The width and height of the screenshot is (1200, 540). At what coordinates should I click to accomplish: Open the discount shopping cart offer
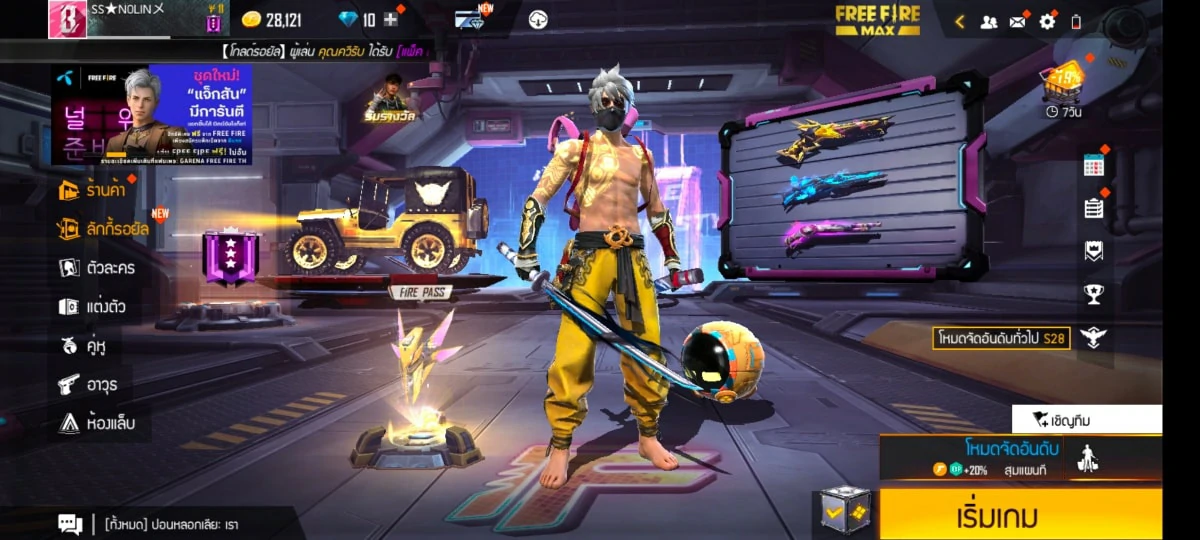1062,82
